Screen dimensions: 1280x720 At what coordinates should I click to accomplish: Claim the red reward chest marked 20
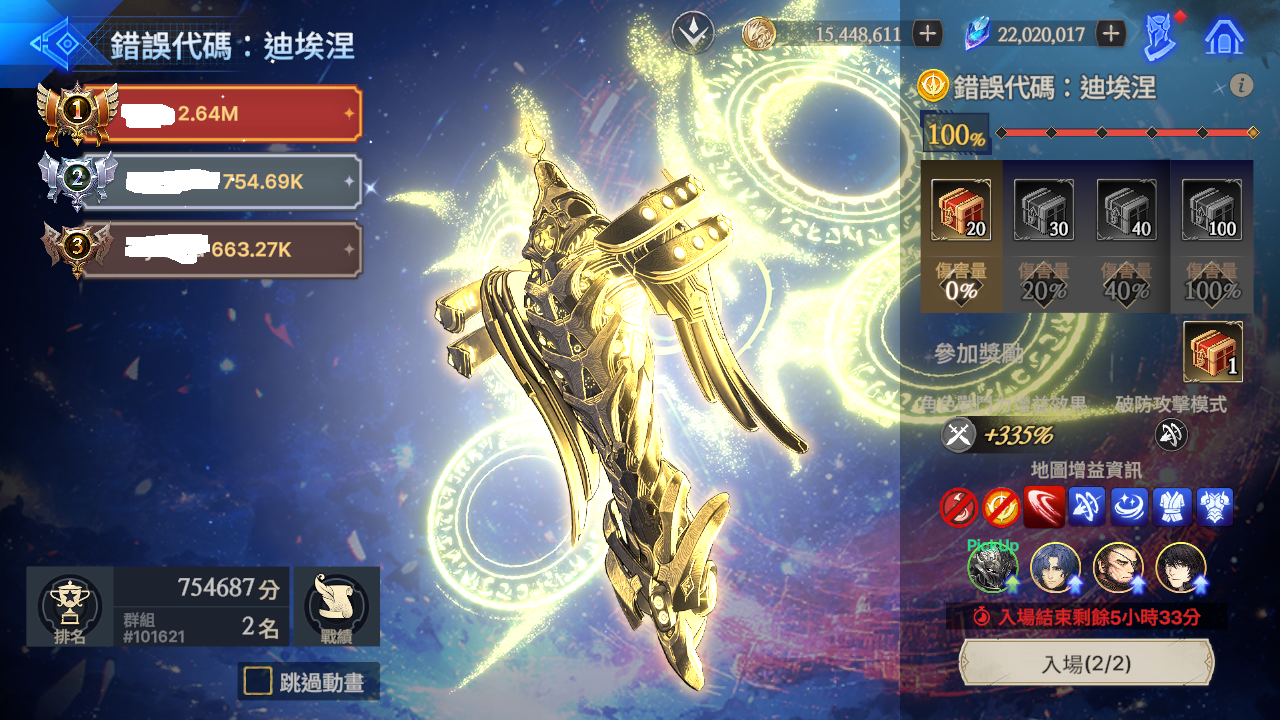tap(961, 210)
